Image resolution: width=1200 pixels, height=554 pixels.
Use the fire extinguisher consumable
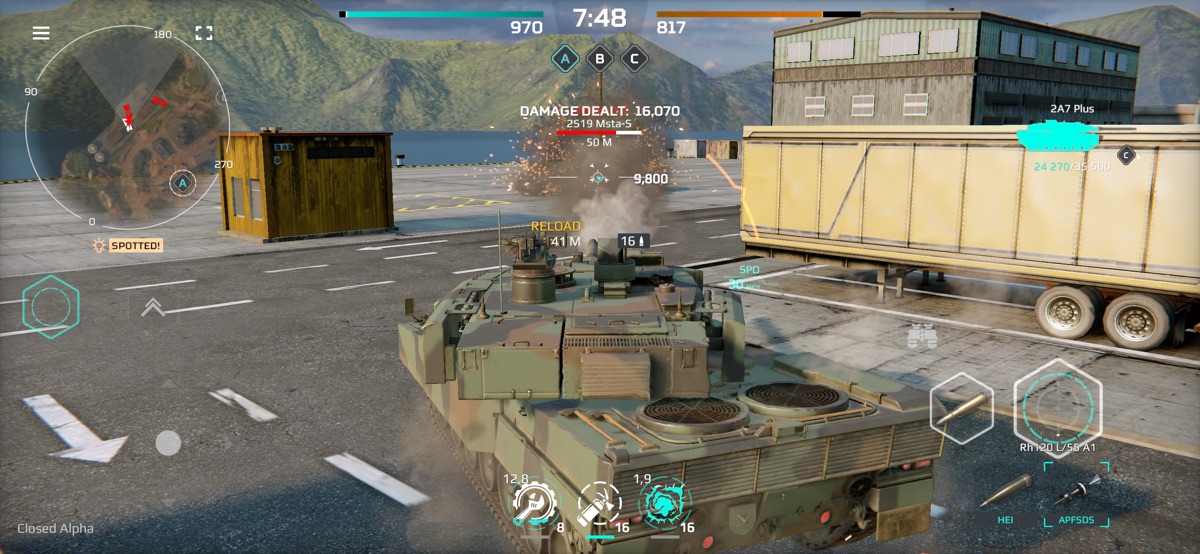[x=598, y=505]
